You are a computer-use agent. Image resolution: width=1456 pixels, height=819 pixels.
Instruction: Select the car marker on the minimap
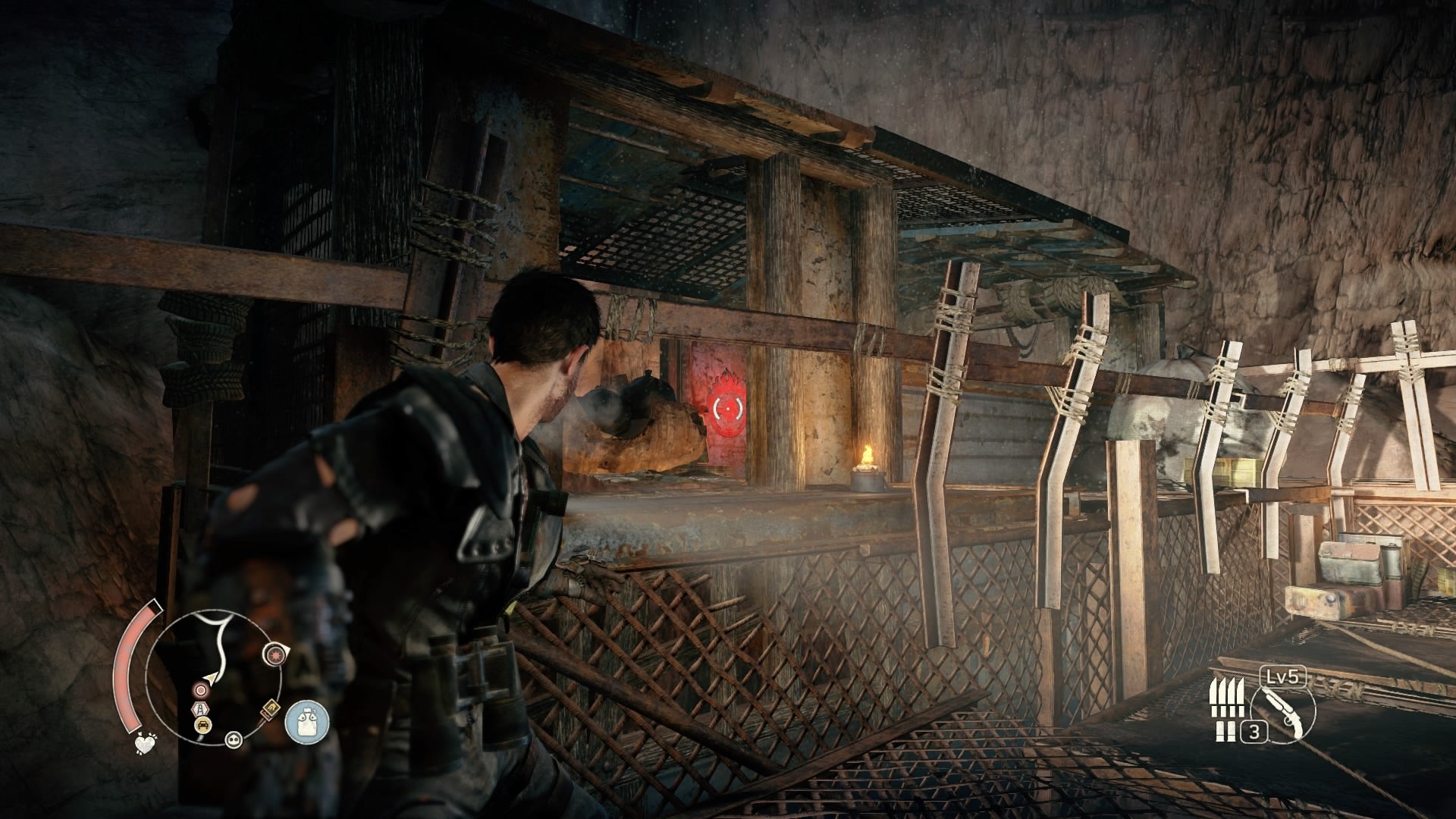202,724
